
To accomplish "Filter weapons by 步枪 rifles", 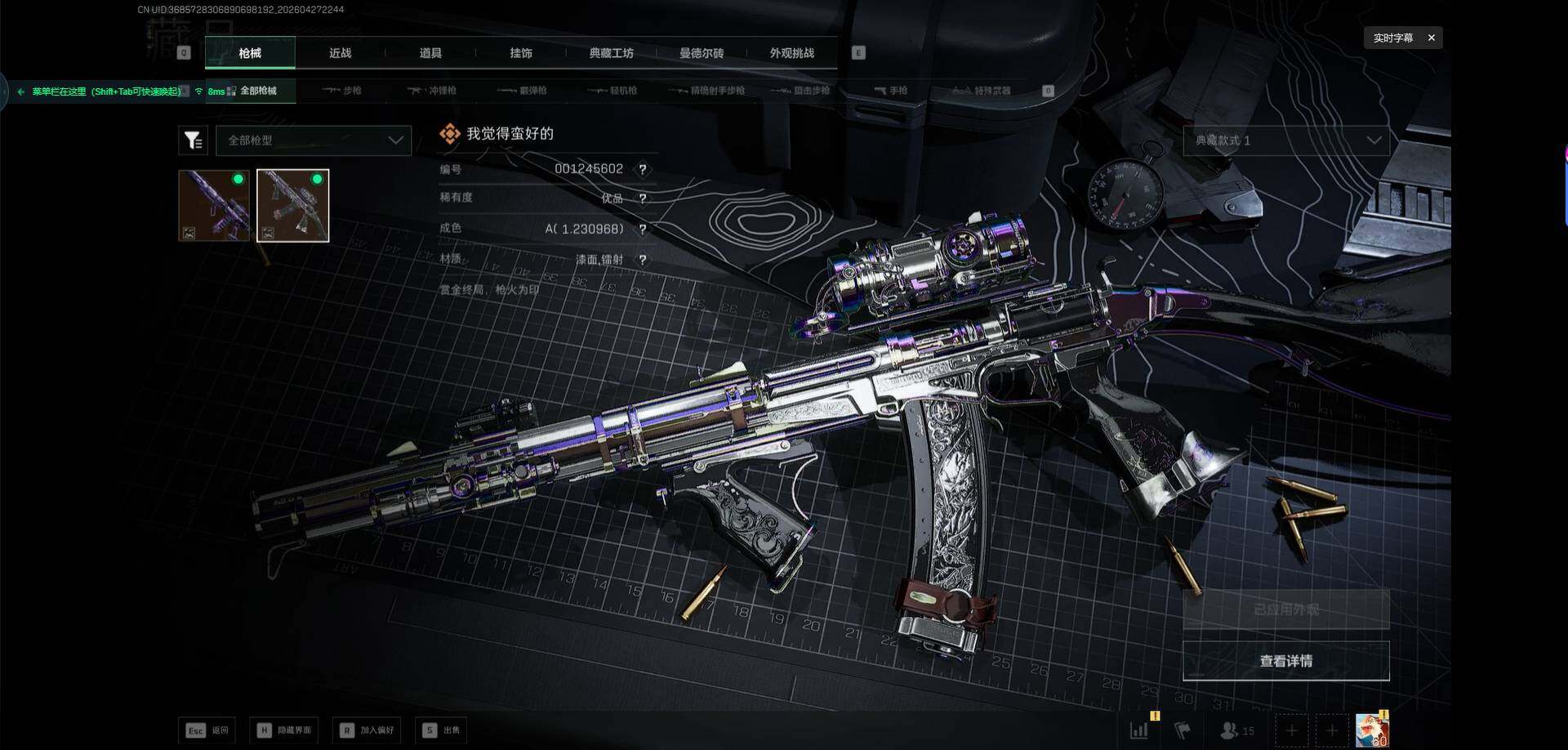I will click(x=343, y=91).
